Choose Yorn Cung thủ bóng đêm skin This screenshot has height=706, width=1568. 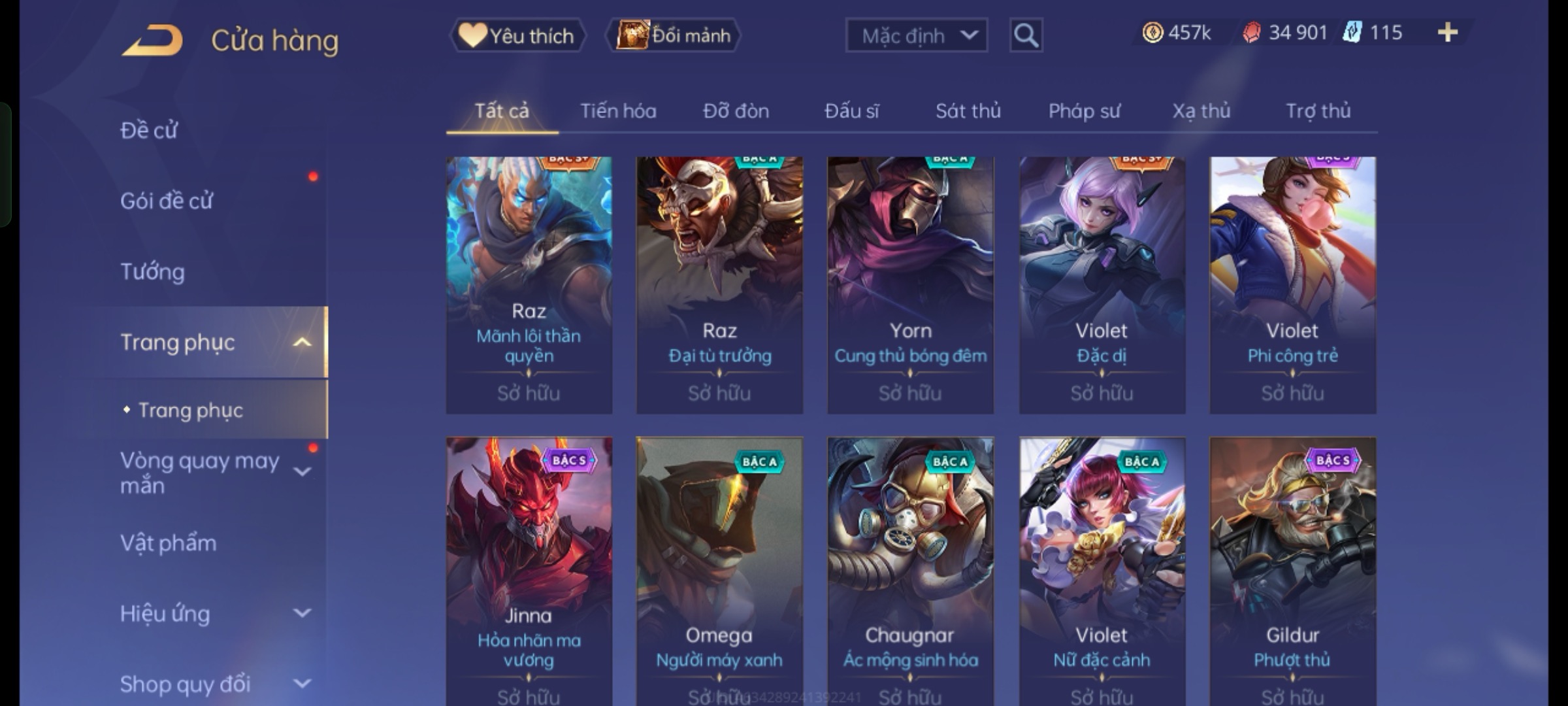(910, 284)
